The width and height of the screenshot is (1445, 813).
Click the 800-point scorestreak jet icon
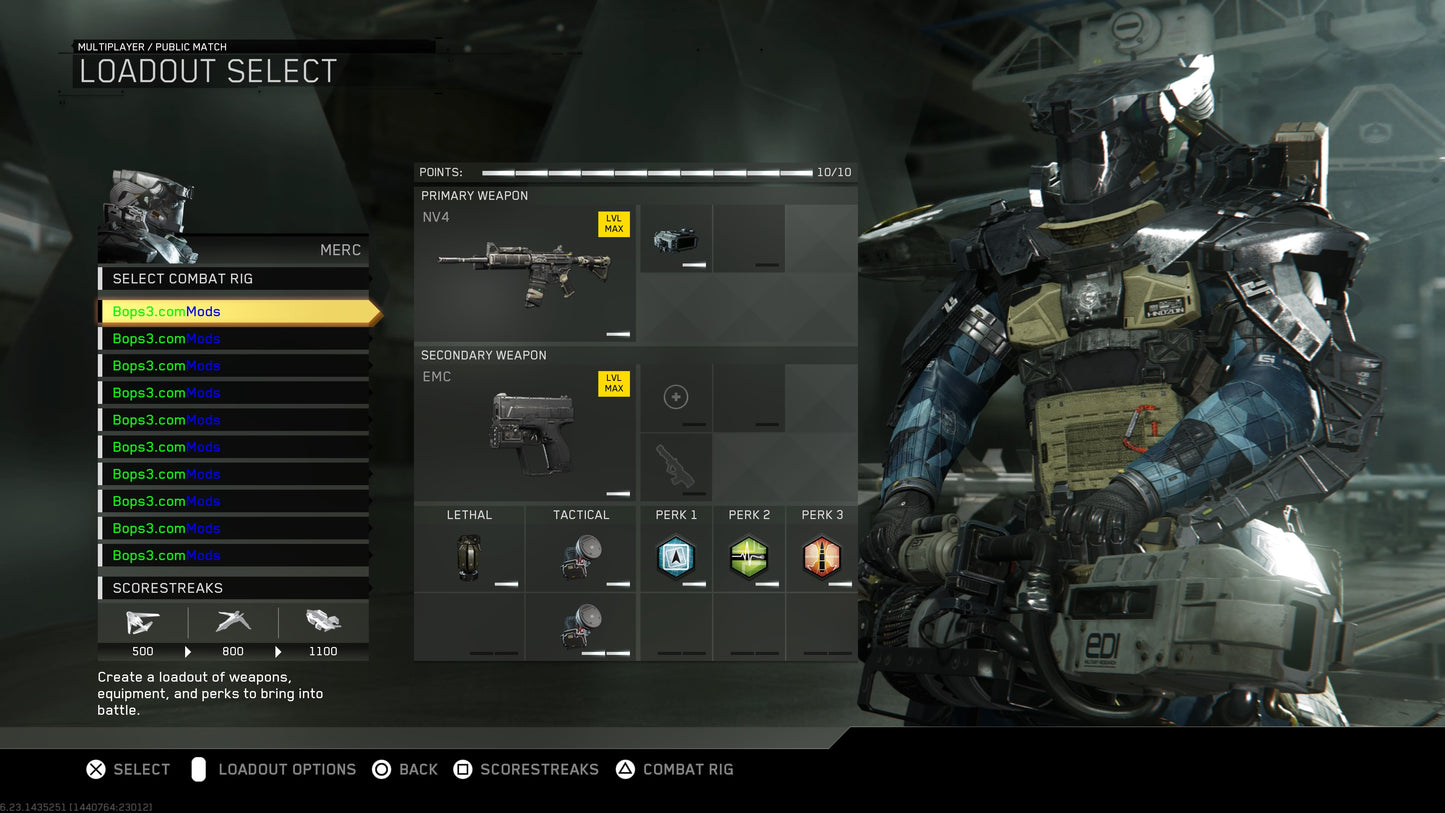233,623
